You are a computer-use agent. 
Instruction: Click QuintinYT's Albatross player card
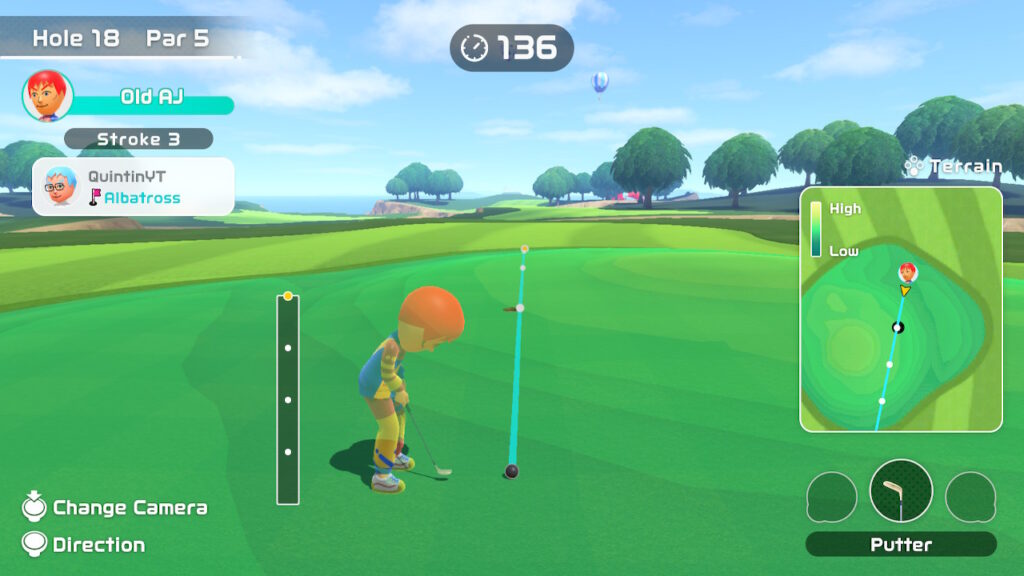point(134,186)
